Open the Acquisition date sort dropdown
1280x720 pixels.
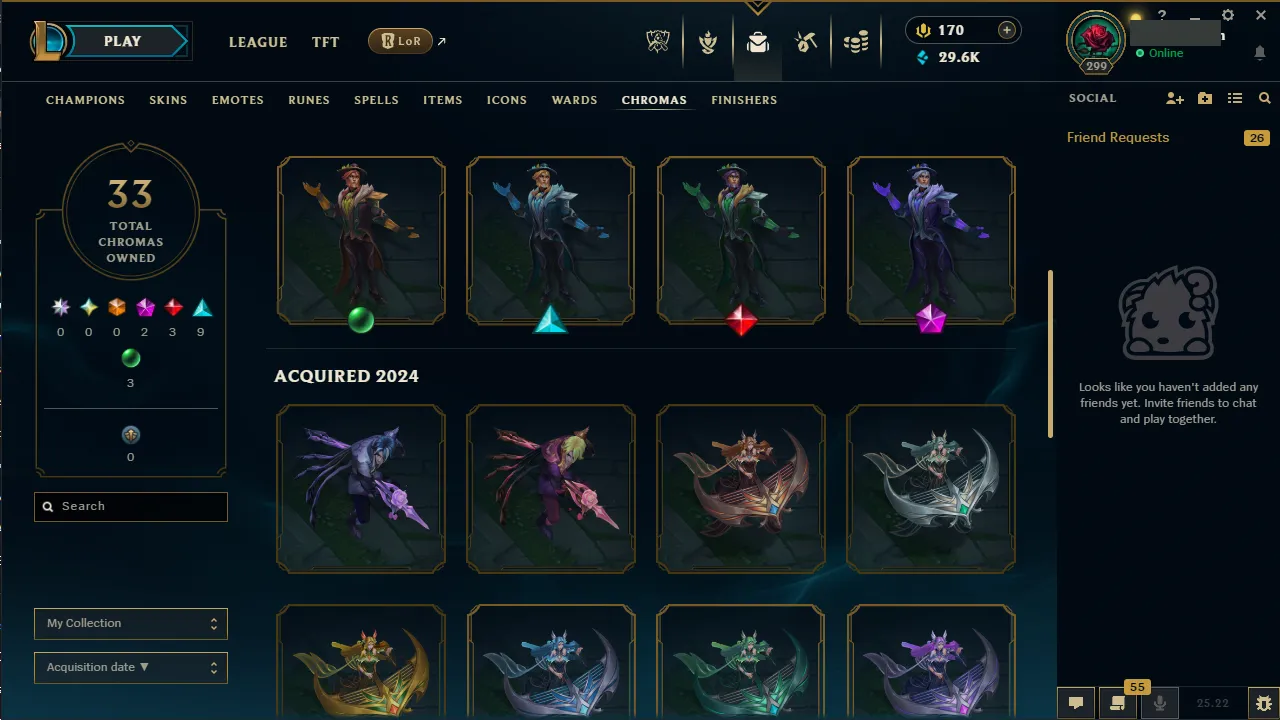pos(130,667)
